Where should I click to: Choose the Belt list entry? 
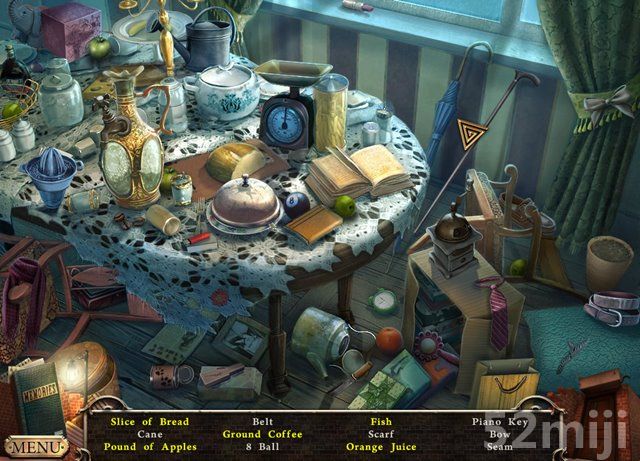pyautogui.click(x=262, y=422)
